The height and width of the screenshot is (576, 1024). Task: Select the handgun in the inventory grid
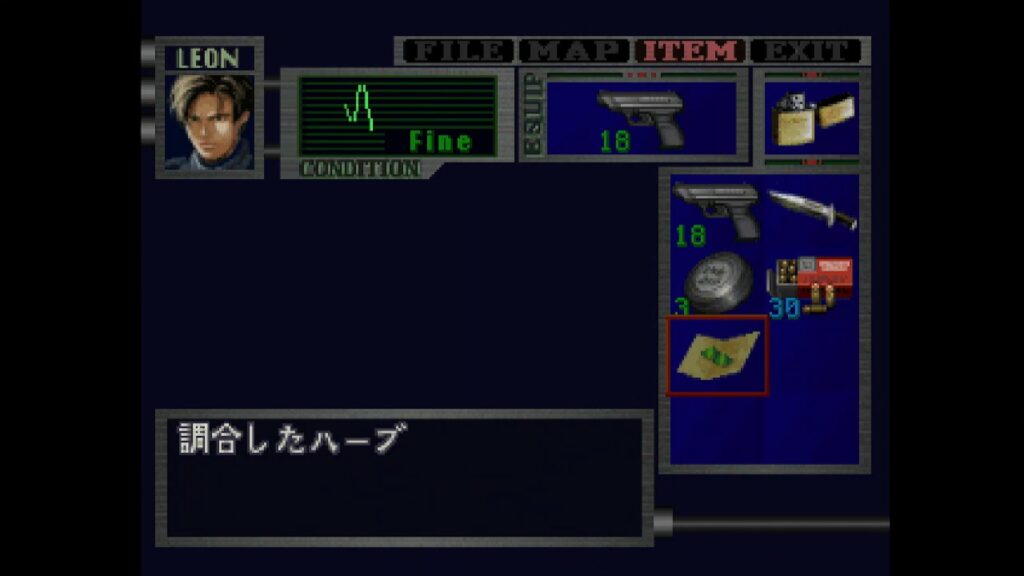(x=716, y=210)
